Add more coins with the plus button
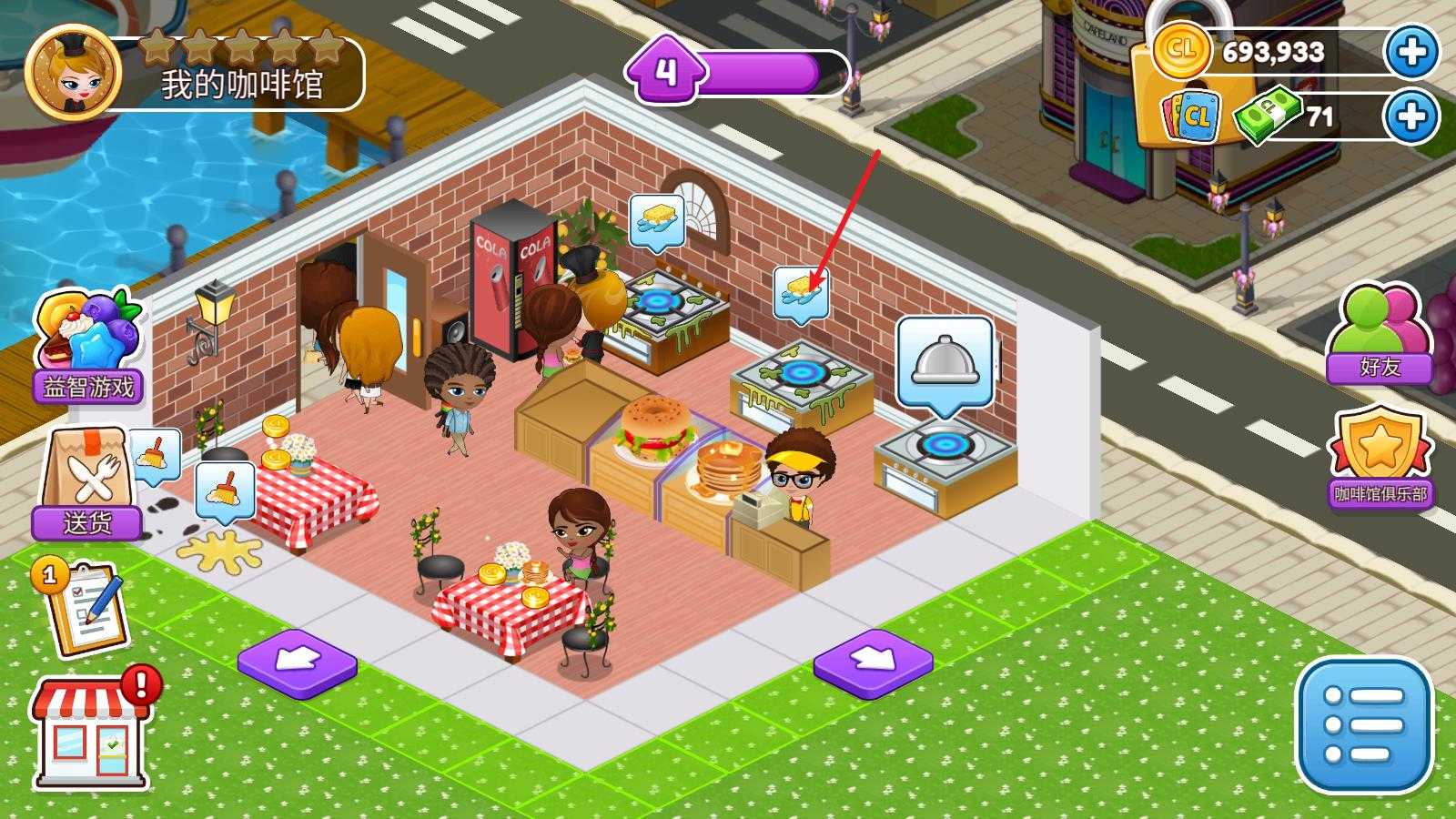 click(1411, 51)
